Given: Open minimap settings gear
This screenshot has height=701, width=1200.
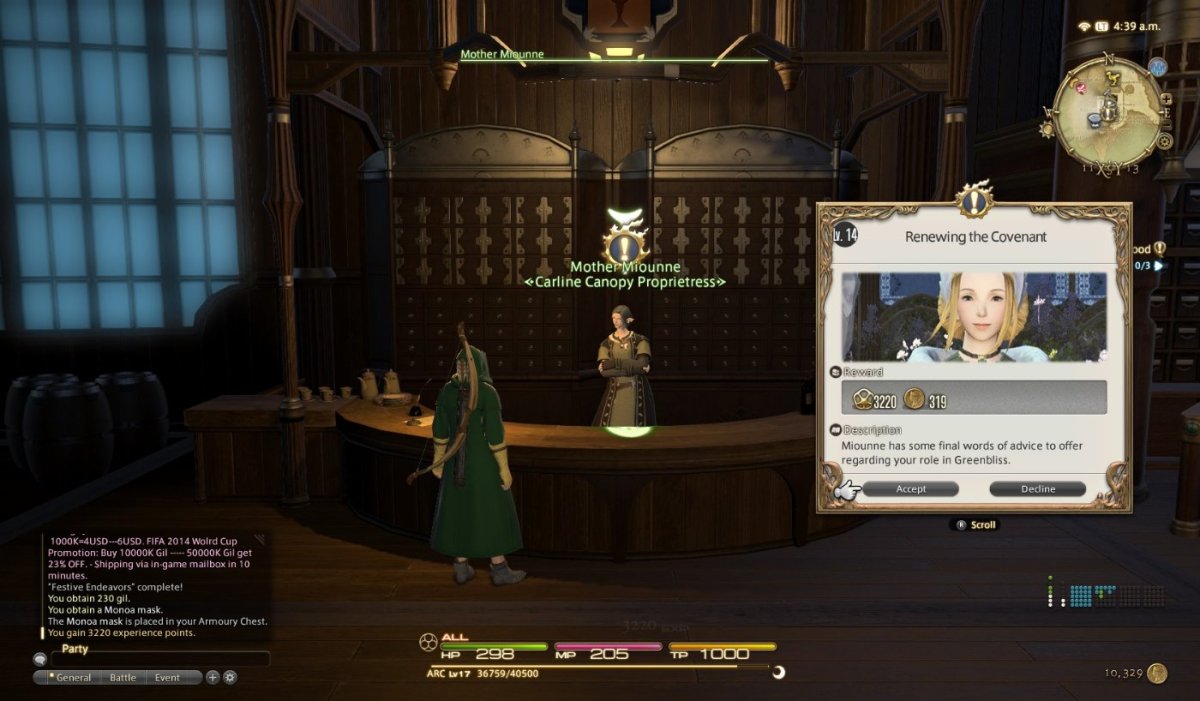Looking at the screenshot, I should [x=1165, y=141].
